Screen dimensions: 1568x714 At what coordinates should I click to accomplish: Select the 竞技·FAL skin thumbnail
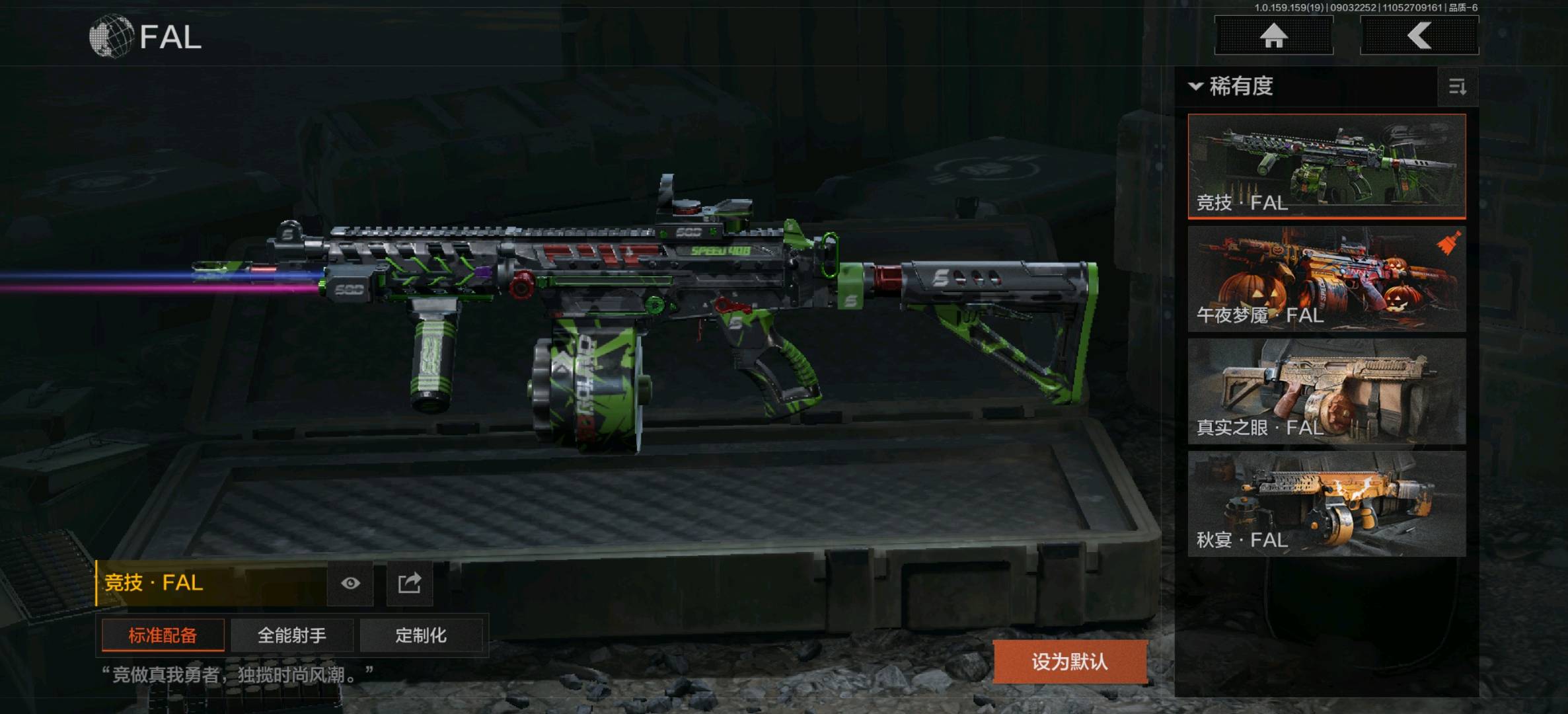1326,166
